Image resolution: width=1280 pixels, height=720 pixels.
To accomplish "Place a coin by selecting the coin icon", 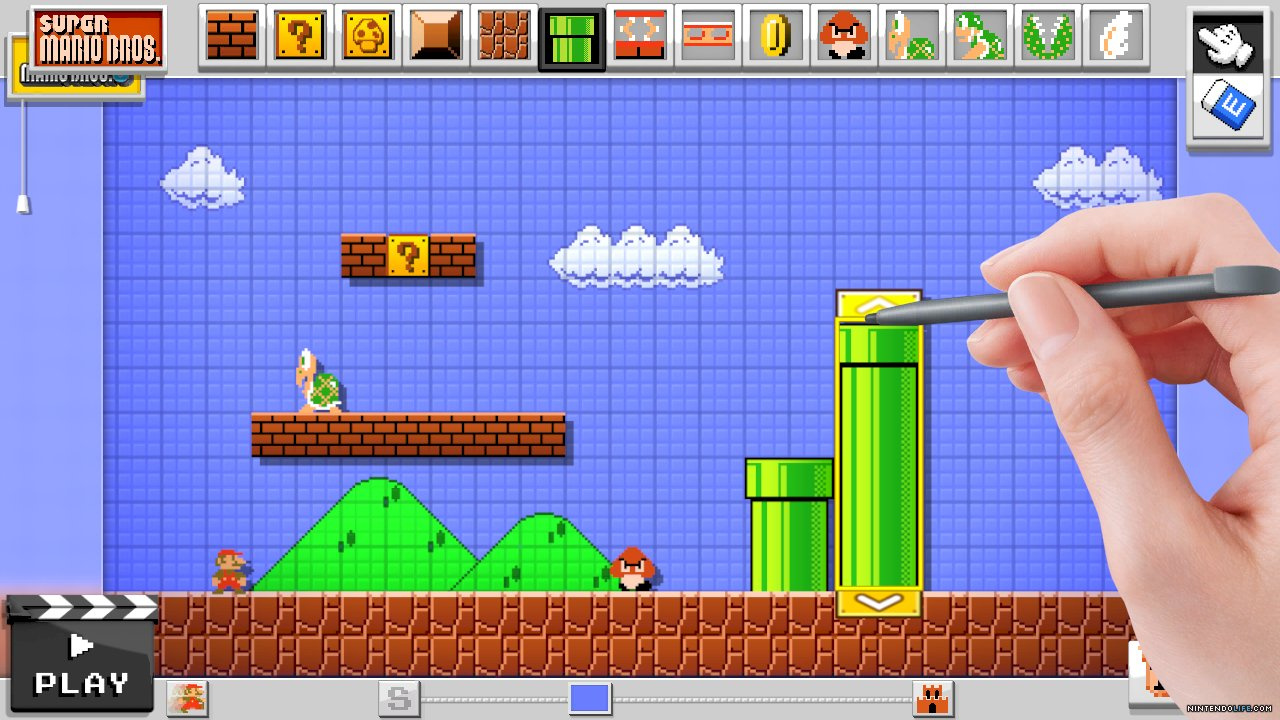I will click(x=775, y=35).
